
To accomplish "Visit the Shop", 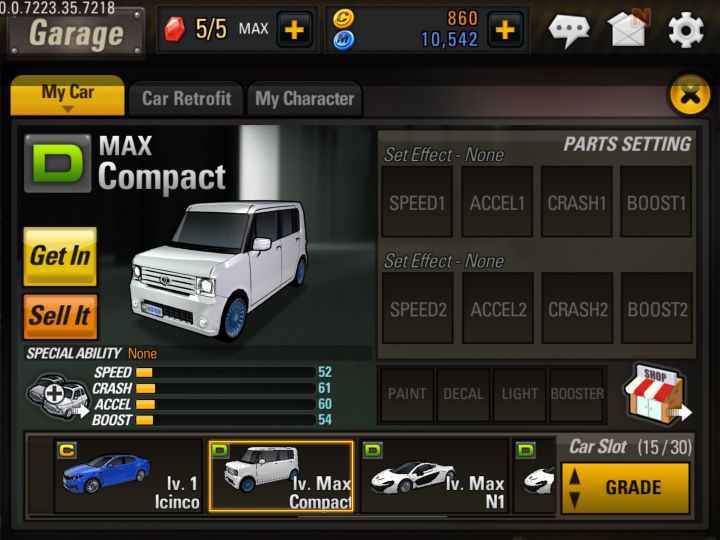I will point(656,394).
